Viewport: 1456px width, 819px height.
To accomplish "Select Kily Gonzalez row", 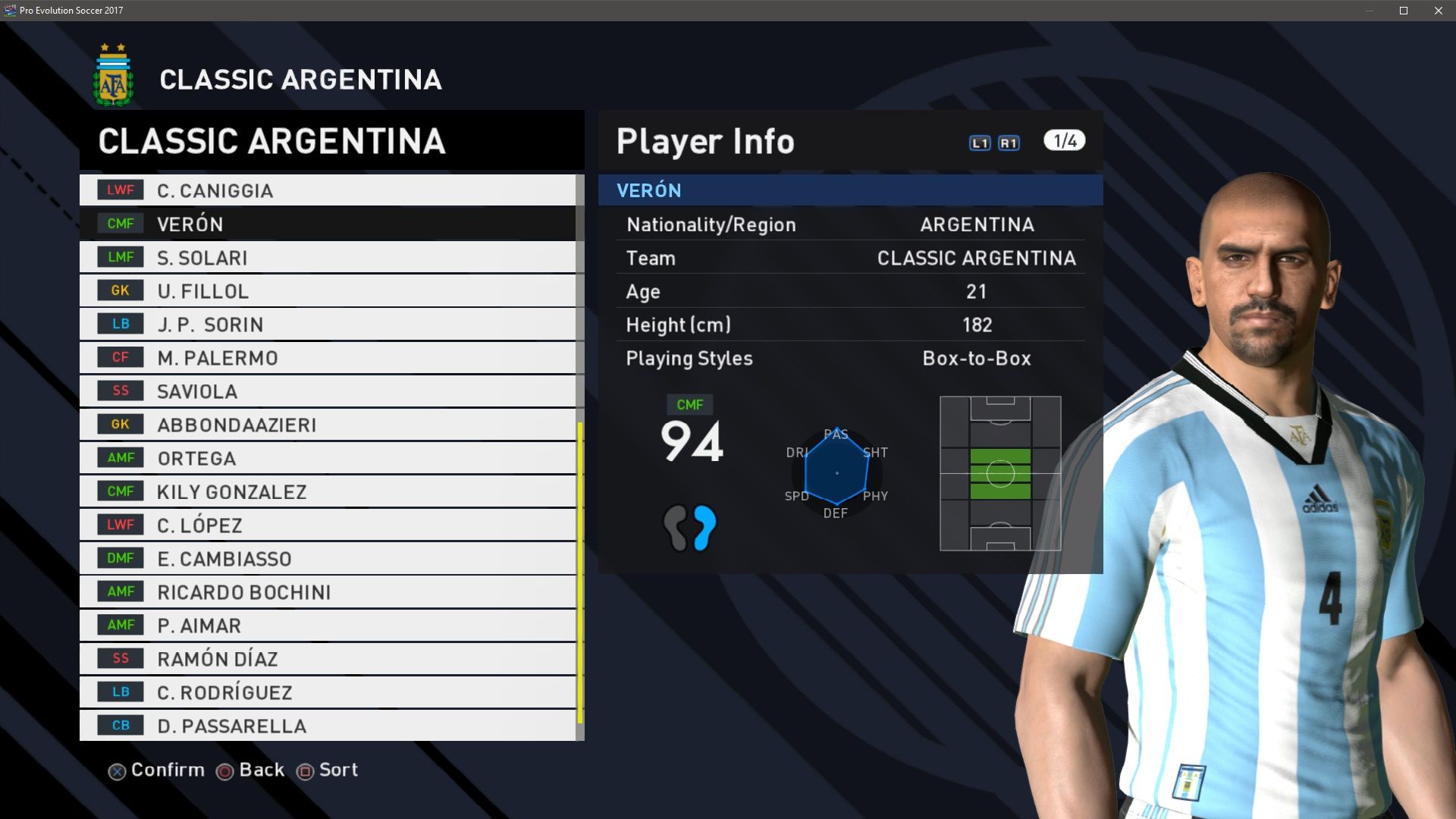I will point(328,491).
